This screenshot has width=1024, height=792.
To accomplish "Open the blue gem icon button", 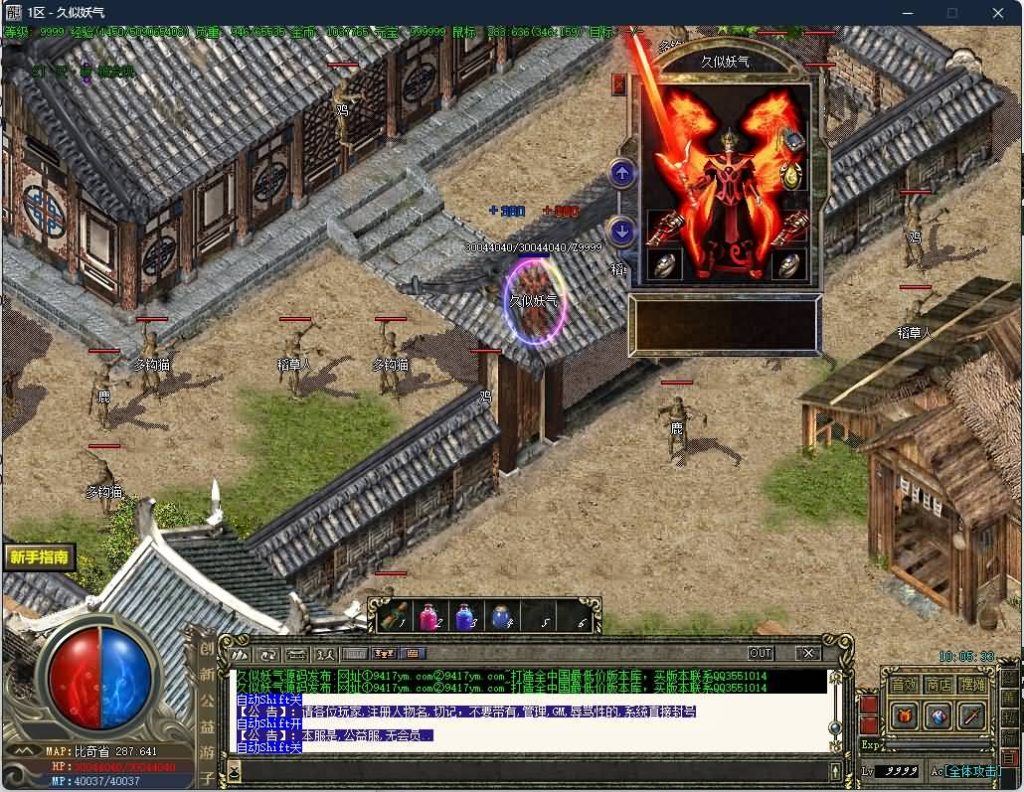I will point(938,716).
